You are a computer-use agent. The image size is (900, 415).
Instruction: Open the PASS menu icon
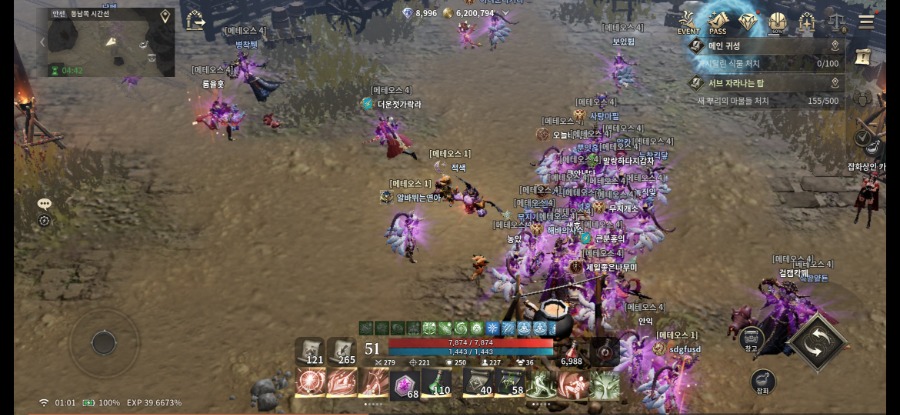click(716, 21)
